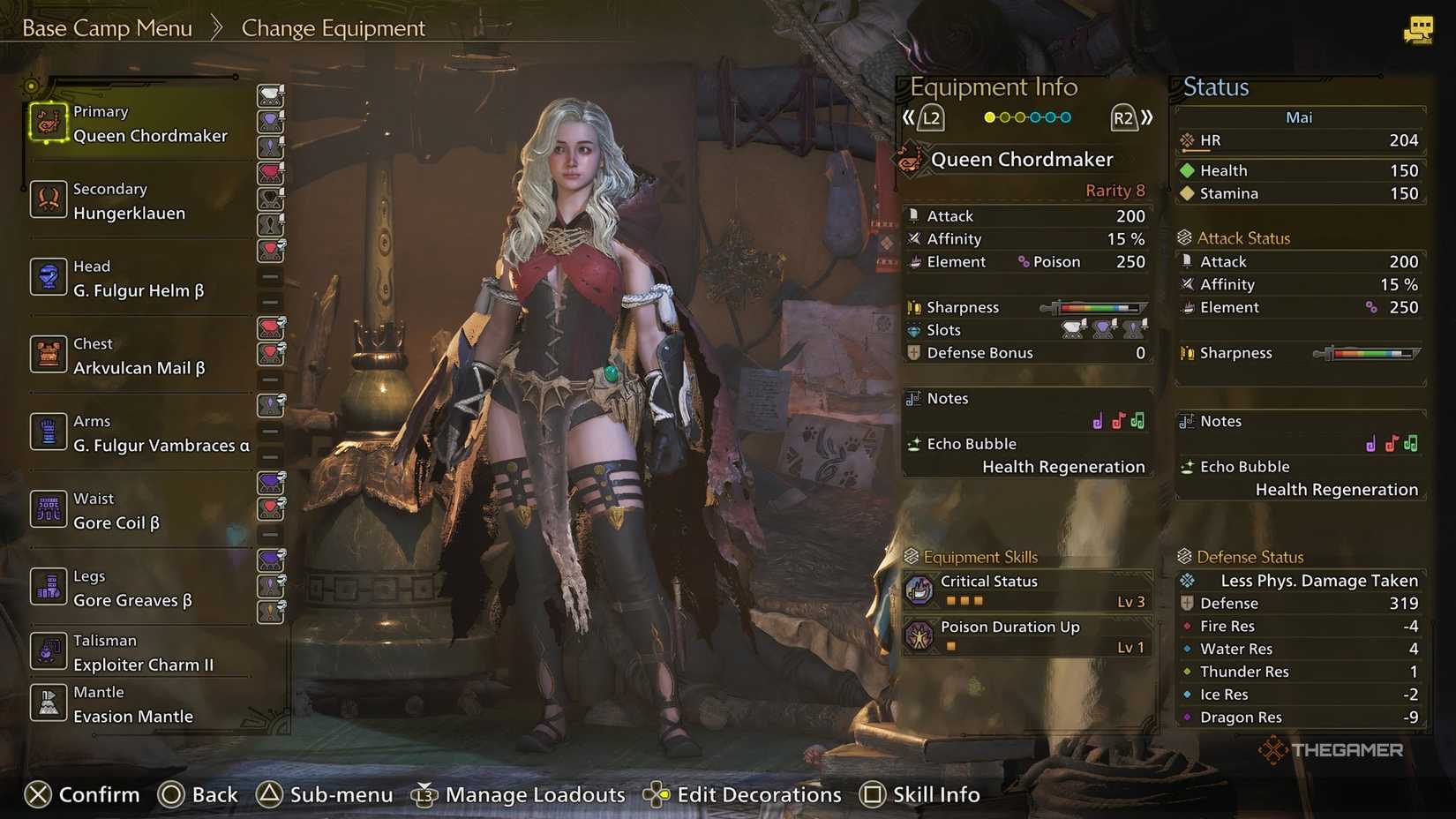This screenshot has height=819, width=1456.
Task: Click the right chevron beside the R2 prompt
Action: [1149, 116]
